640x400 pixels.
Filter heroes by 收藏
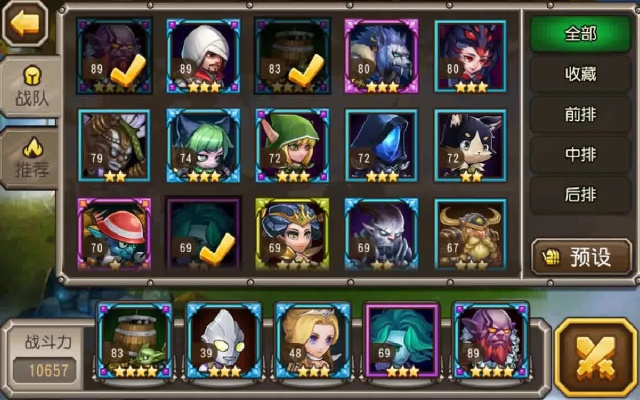coord(580,74)
